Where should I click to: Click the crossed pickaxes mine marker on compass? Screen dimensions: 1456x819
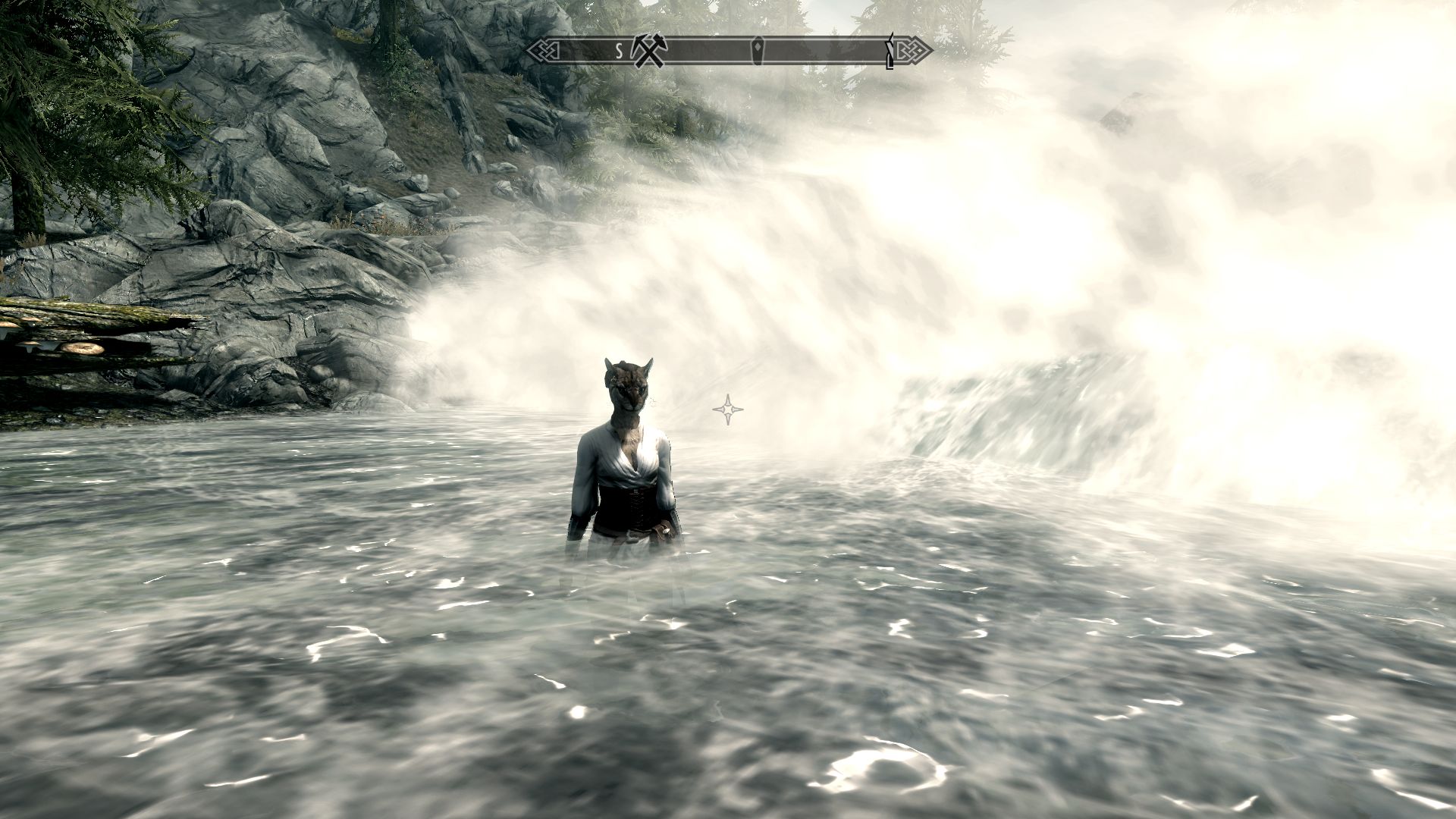click(x=649, y=52)
